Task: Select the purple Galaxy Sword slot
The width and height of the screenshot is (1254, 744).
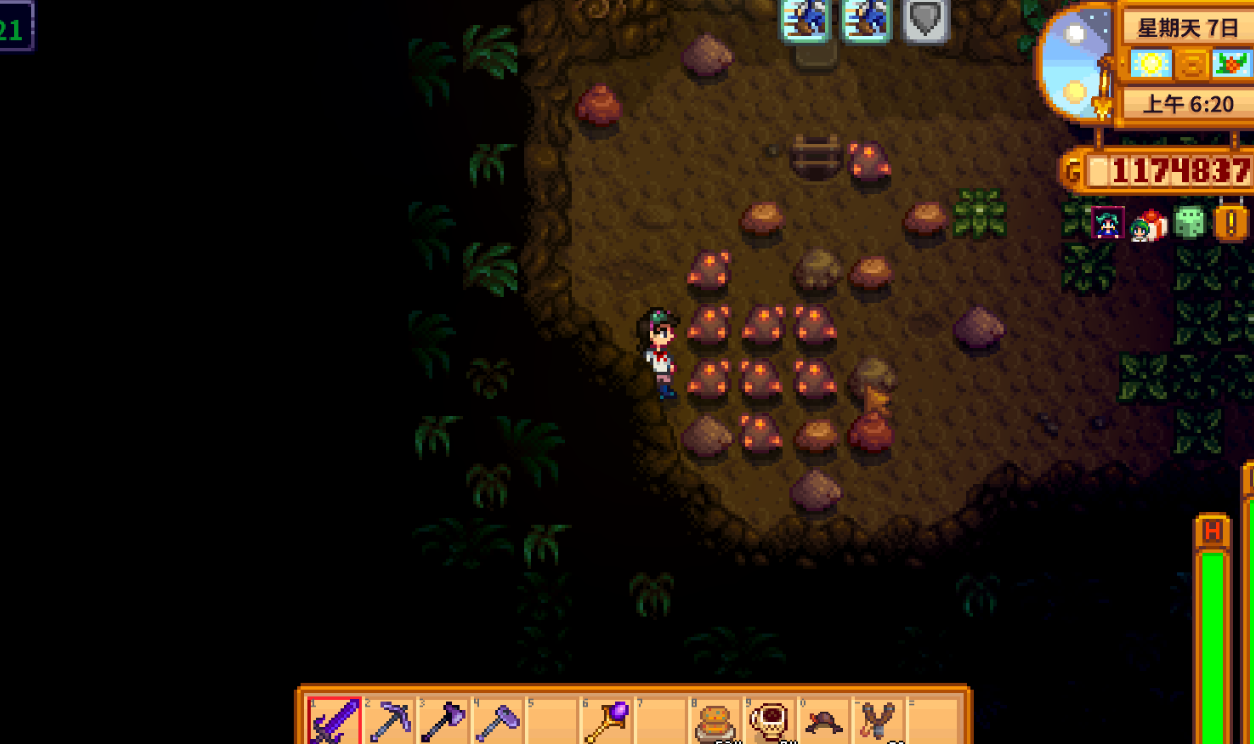Action: pos(334,720)
